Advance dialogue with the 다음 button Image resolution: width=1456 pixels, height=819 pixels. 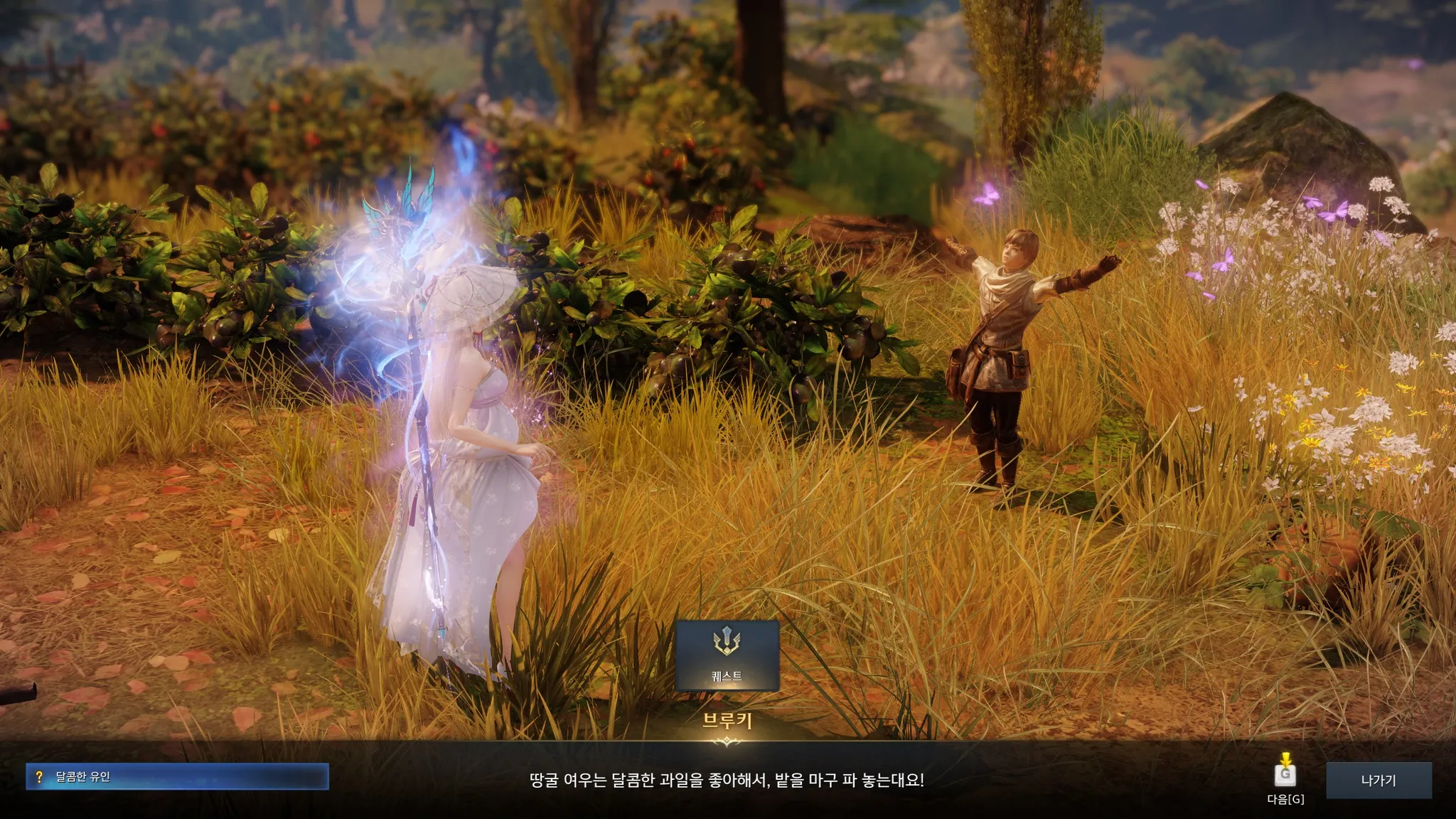(1285, 776)
